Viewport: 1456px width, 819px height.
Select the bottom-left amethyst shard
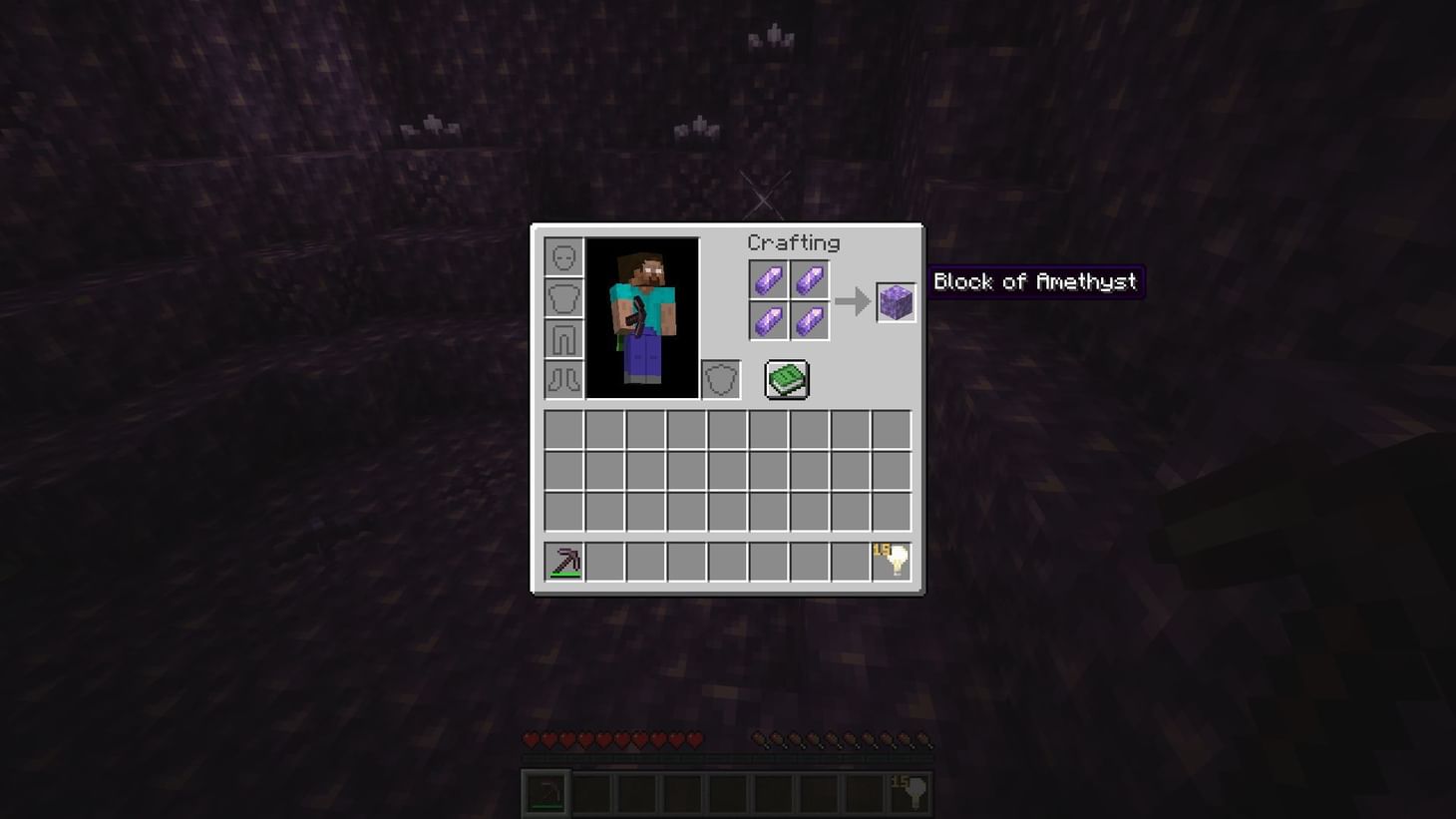tap(768, 321)
